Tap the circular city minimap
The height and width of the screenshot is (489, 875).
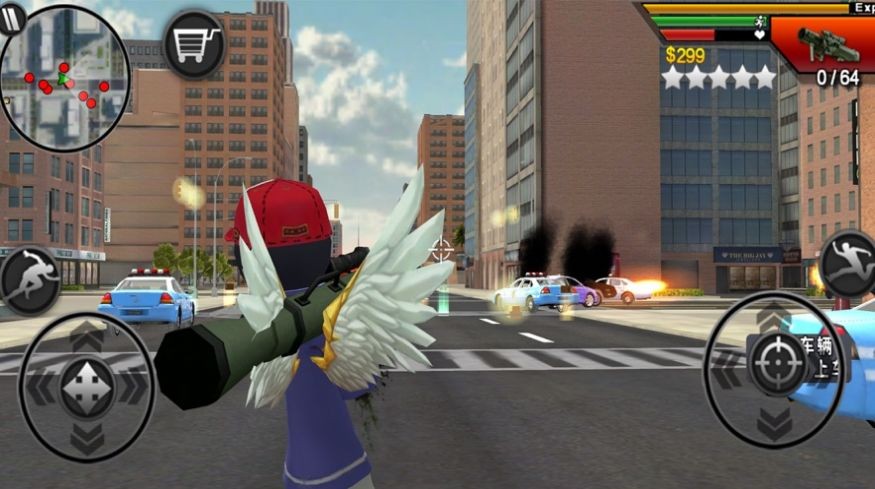(66, 80)
